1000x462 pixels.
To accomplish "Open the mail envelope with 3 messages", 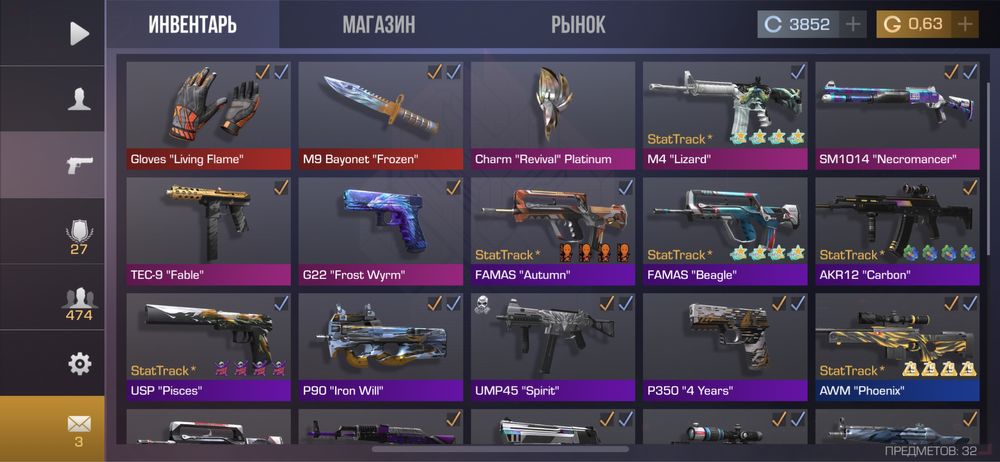I will 79,428.
